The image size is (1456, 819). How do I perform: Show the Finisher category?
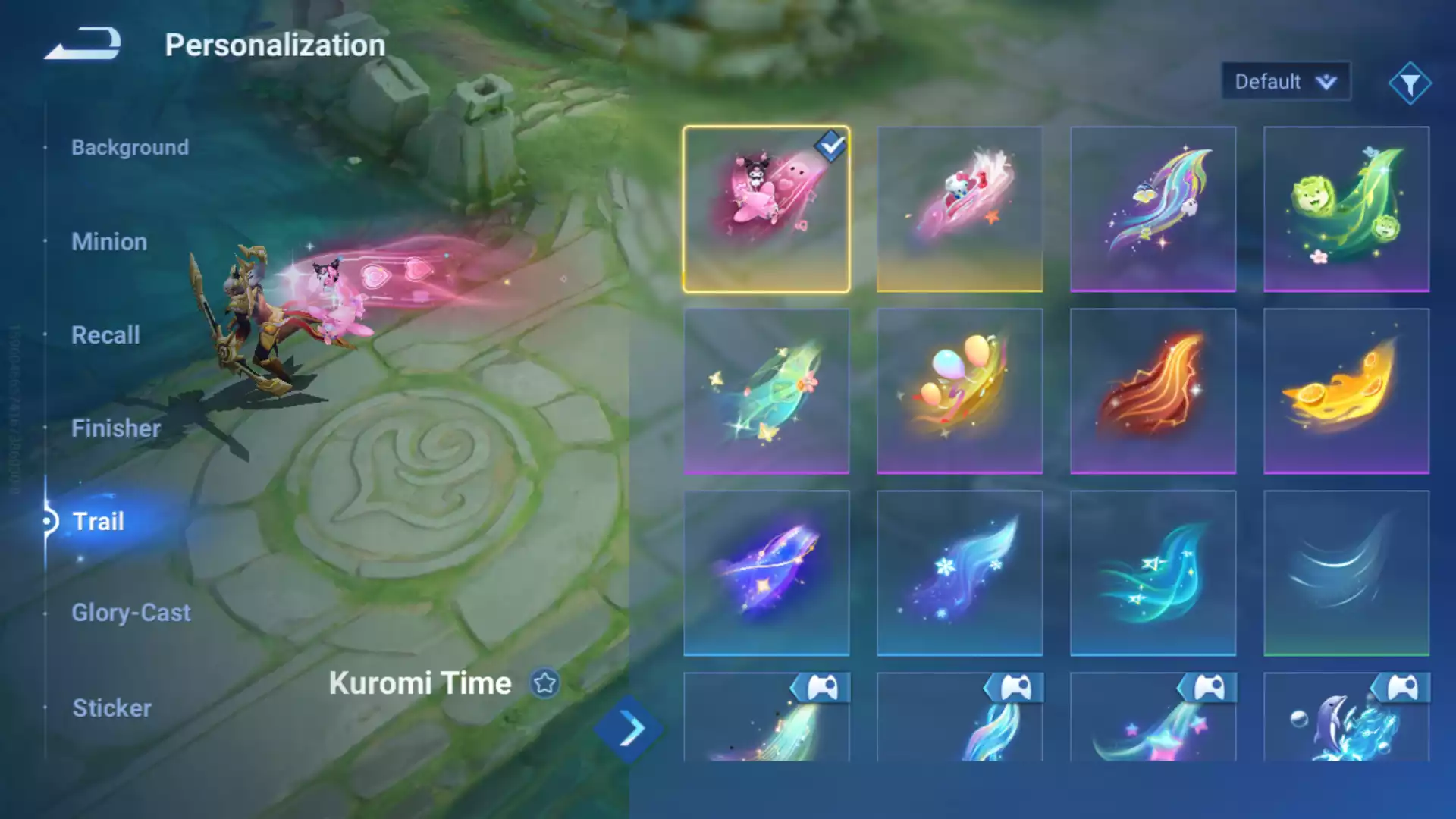click(115, 428)
